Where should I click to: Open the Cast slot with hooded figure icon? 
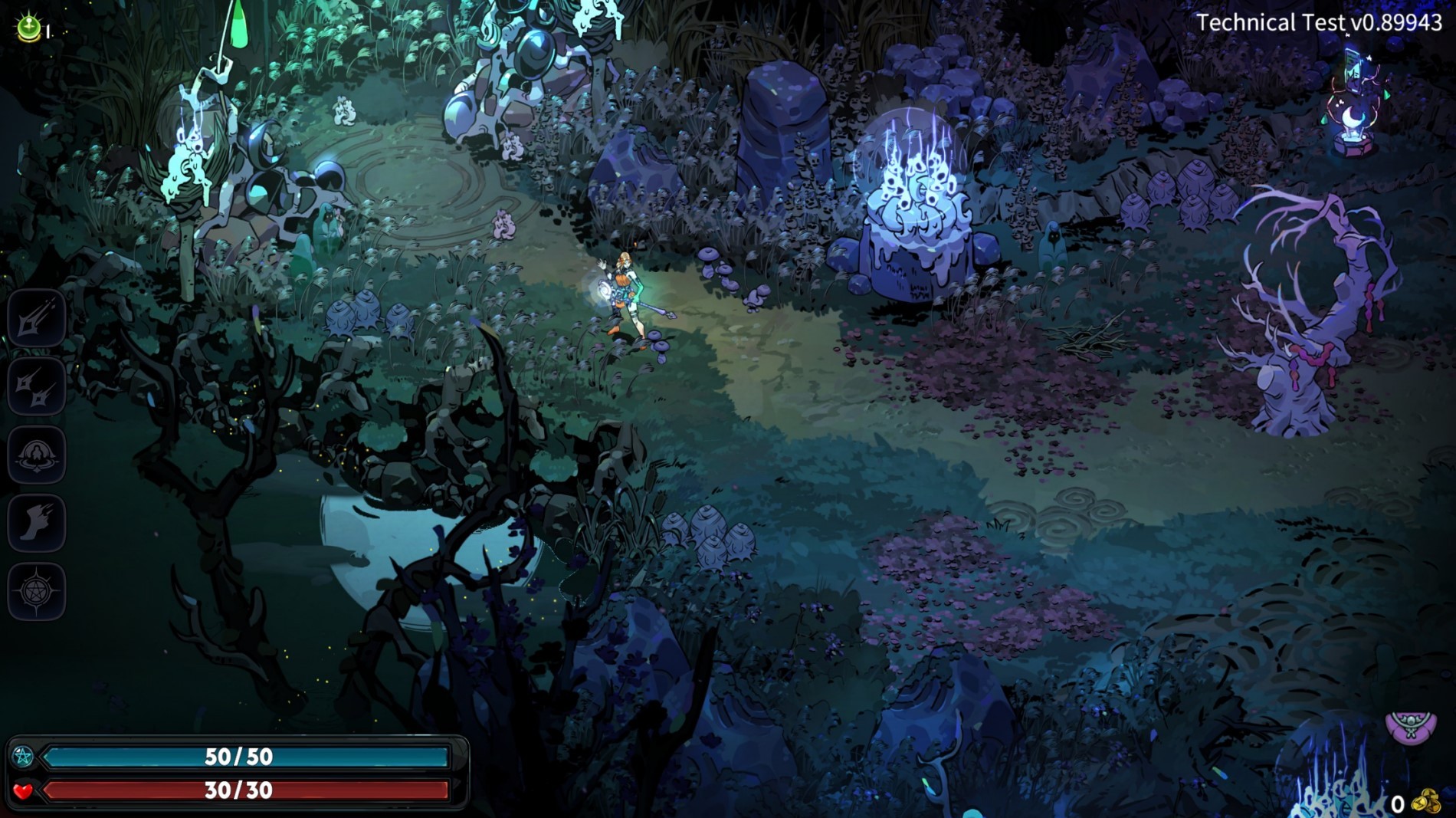click(36, 455)
